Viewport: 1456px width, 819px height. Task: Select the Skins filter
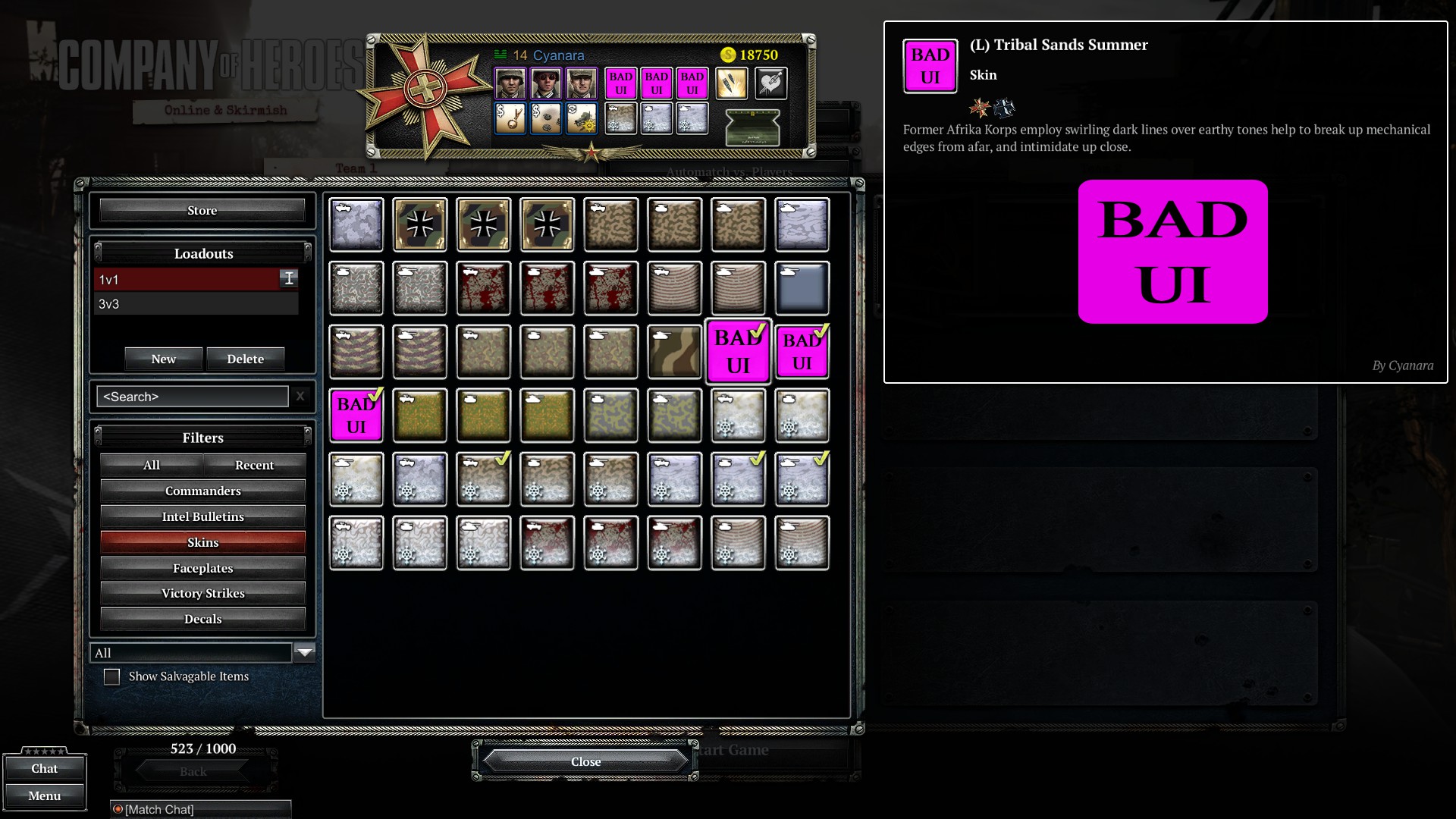pos(202,542)
